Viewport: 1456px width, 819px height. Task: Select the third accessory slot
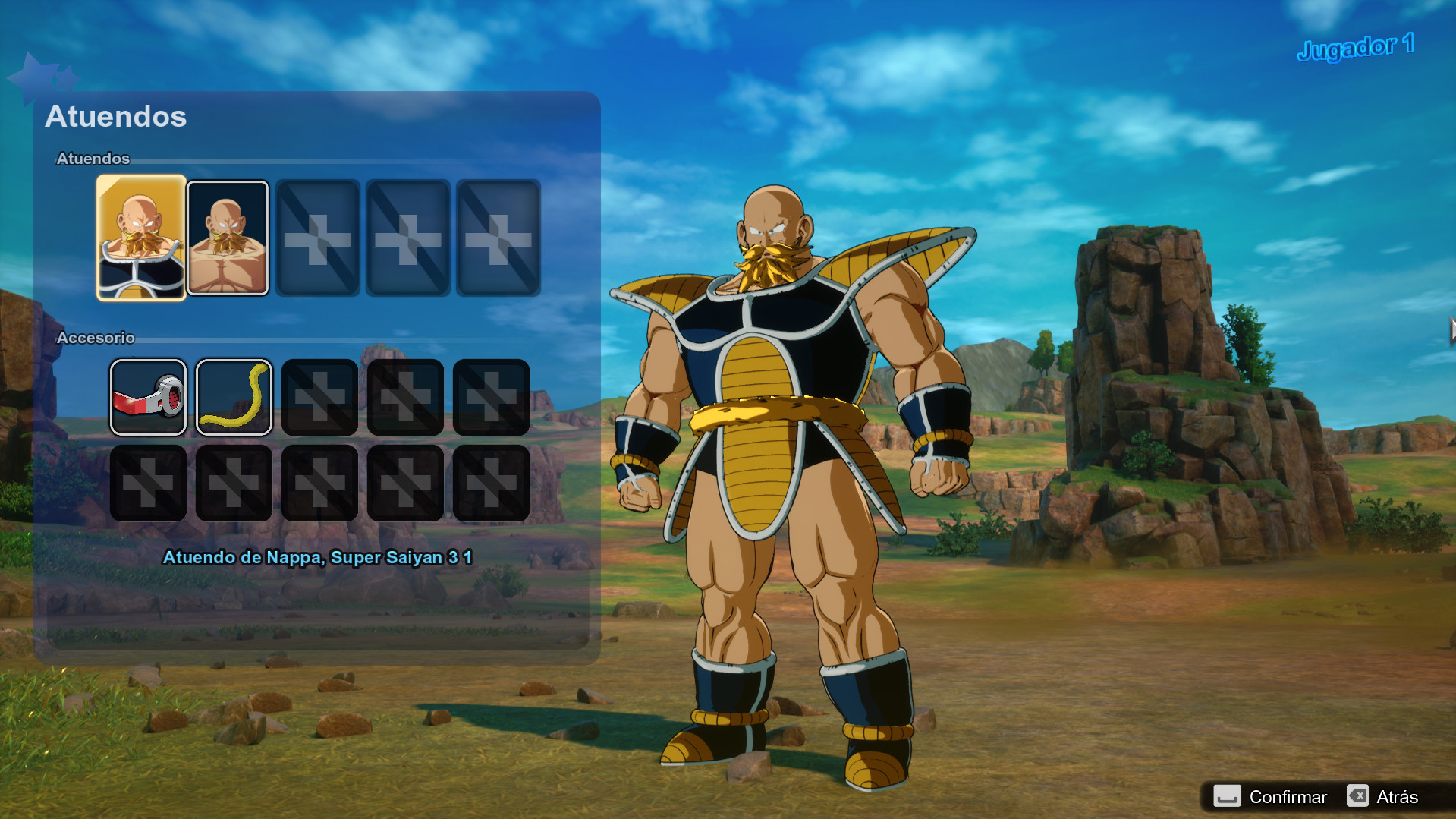pos(319,396)
